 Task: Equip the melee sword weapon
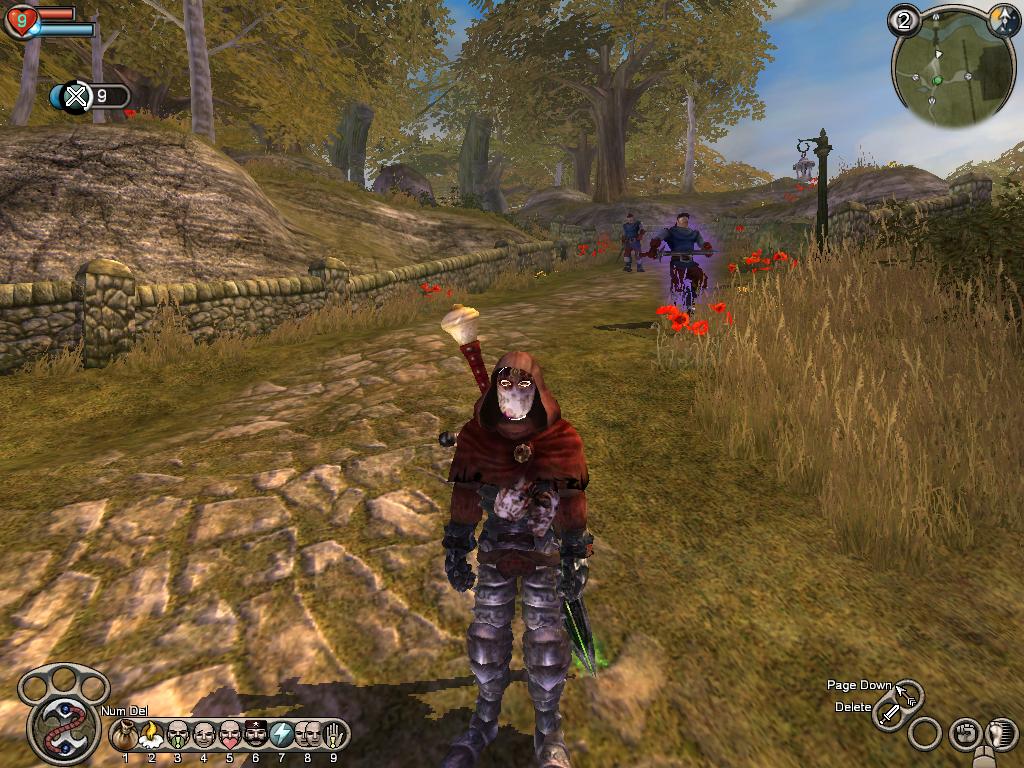(889, 714)
